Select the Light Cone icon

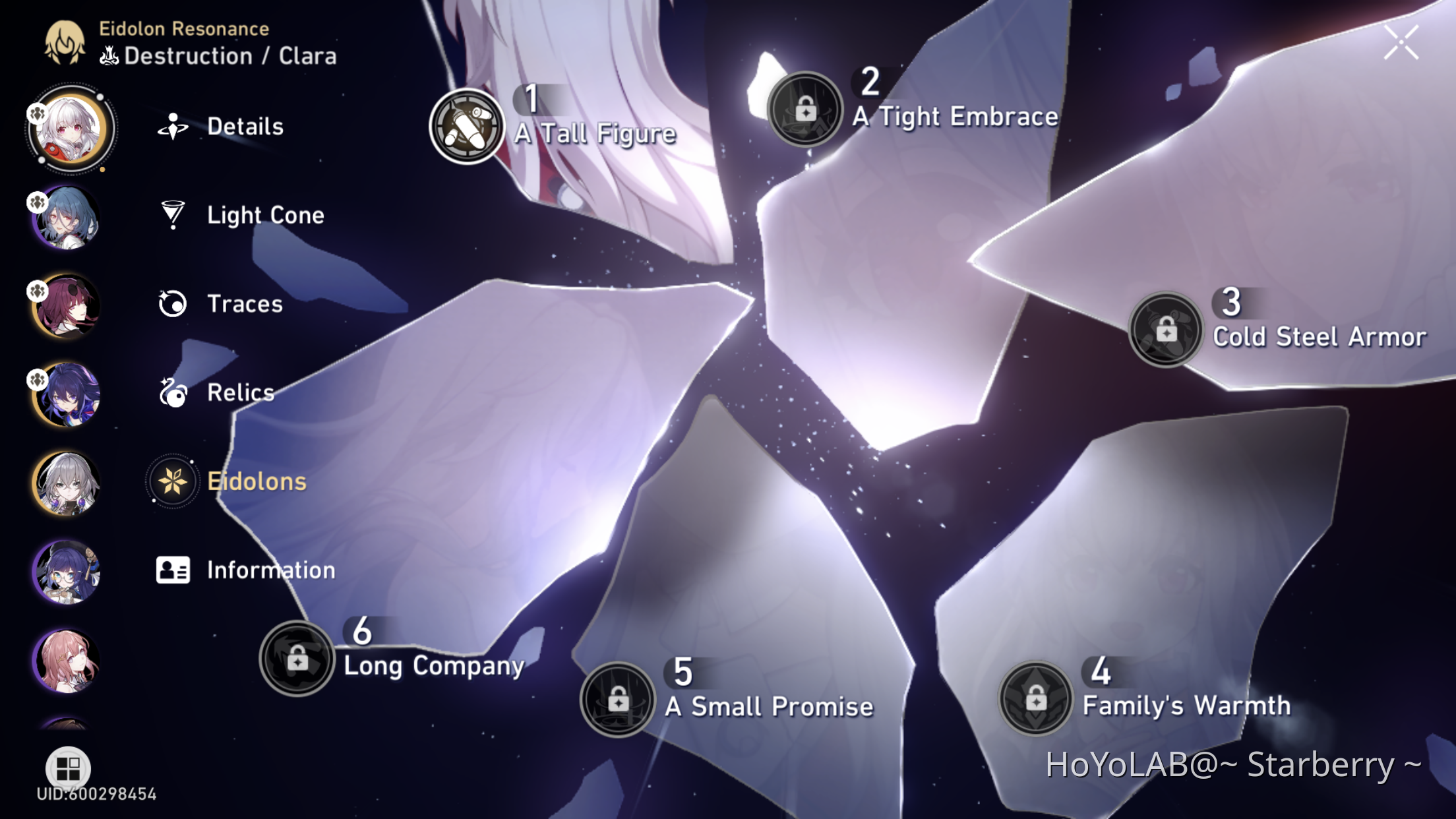[173, 215]
